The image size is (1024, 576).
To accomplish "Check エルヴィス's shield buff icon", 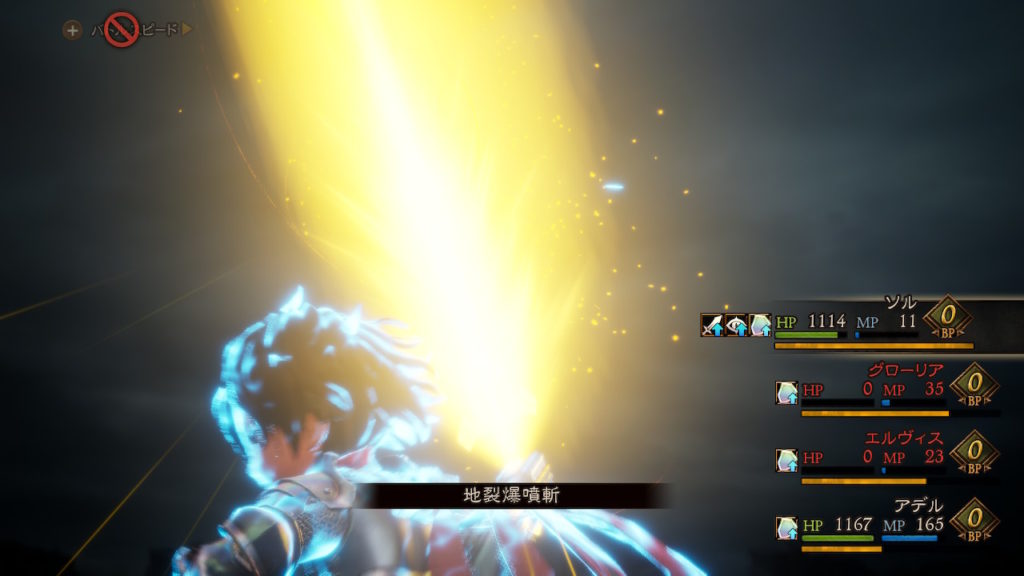I will (x=786, y=460).
